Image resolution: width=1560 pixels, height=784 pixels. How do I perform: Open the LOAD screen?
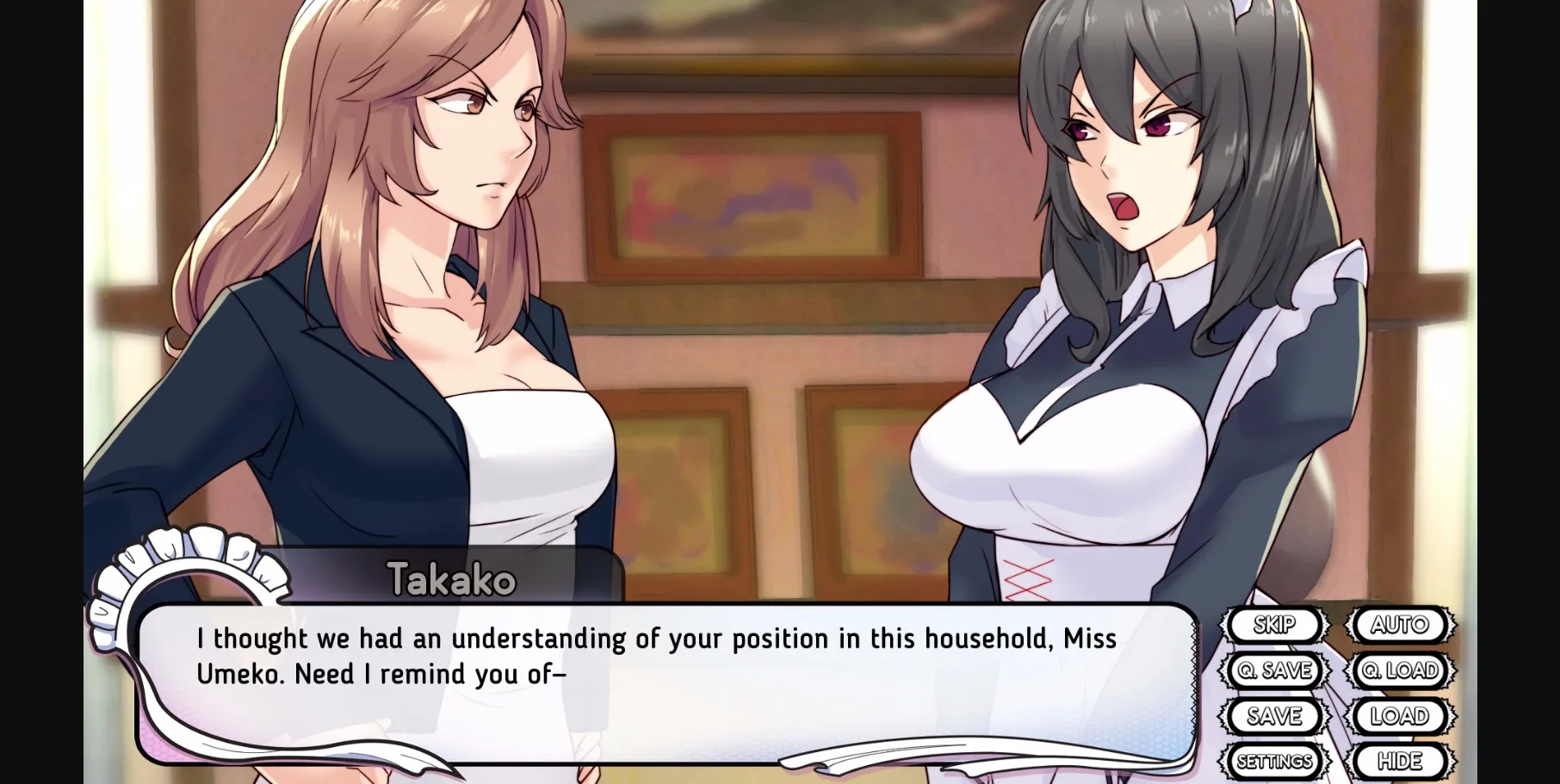pos(1401,716)
